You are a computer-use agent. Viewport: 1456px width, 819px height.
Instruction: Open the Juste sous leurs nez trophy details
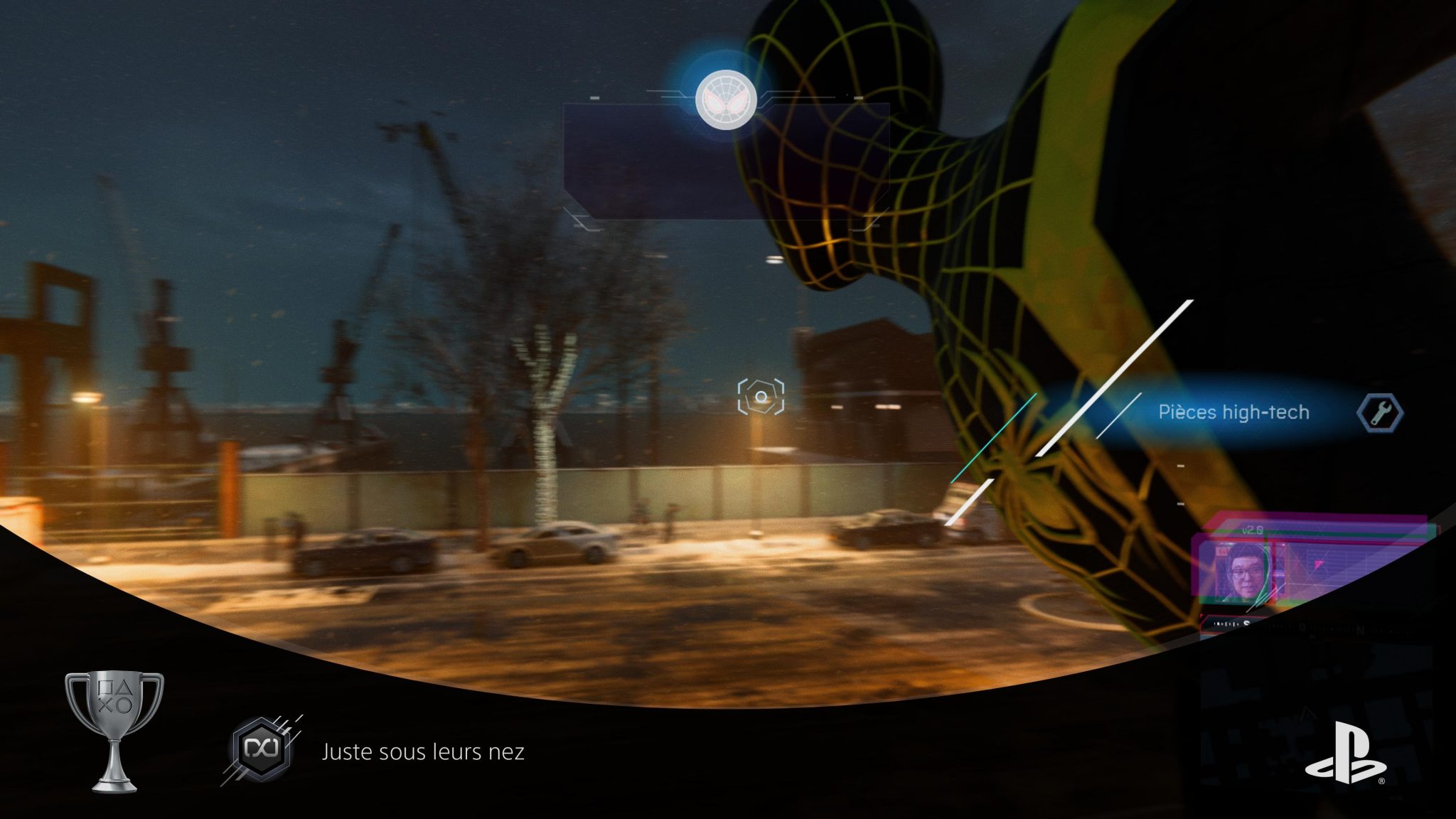click(x=424, y=751)
